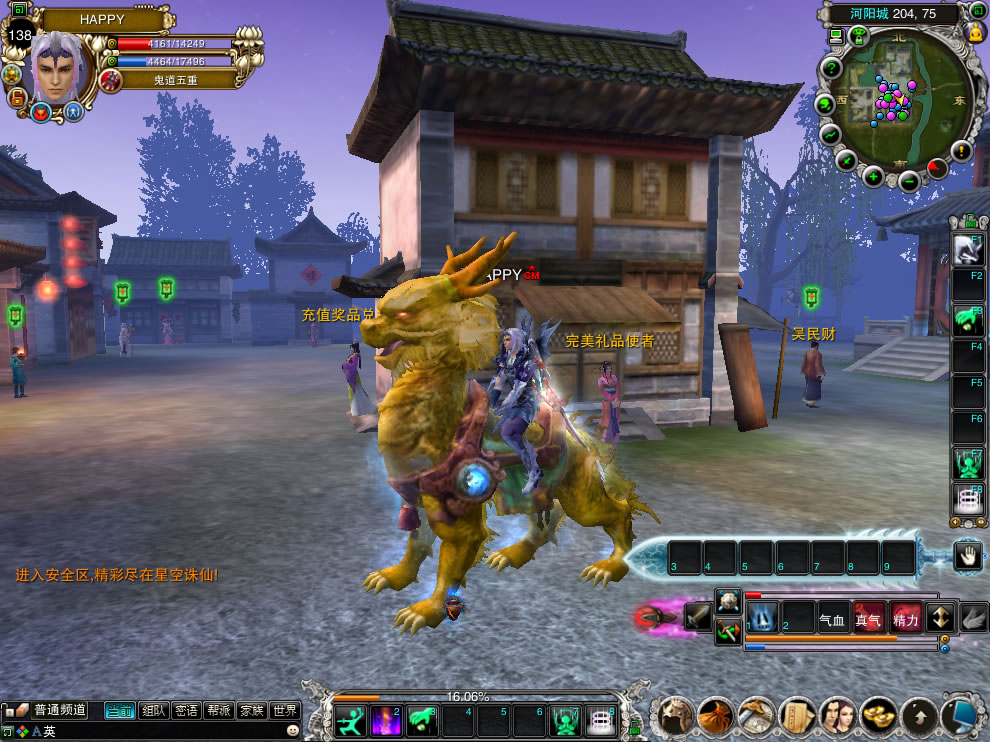Click the yellow exclamation mark minimap button

click(961, 151)
